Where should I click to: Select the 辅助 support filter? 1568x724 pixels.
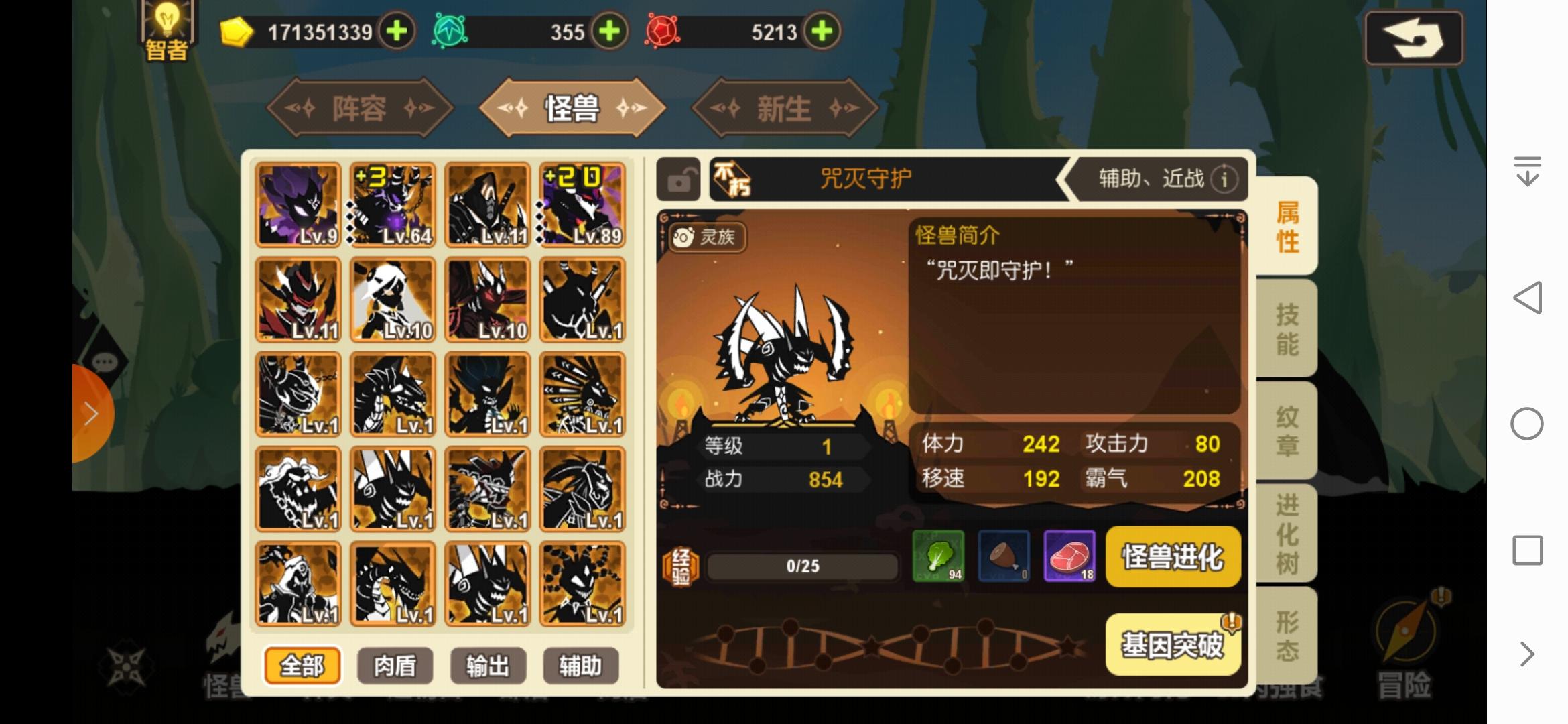point(580,665)
